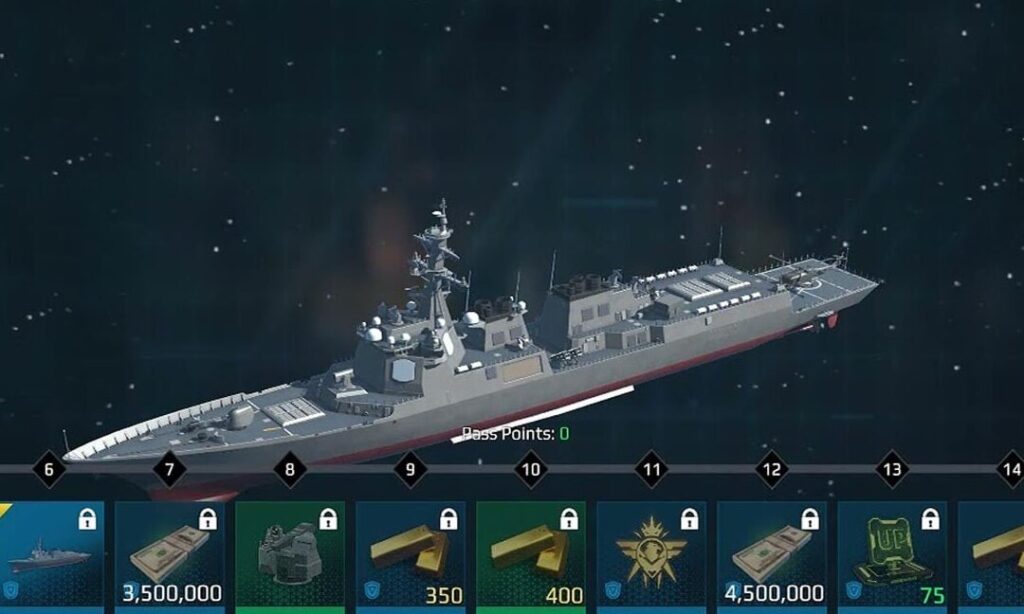The image size is (1024, 614).
Task: Open the 3,500,000 cash reward tile
Action: 169,555
